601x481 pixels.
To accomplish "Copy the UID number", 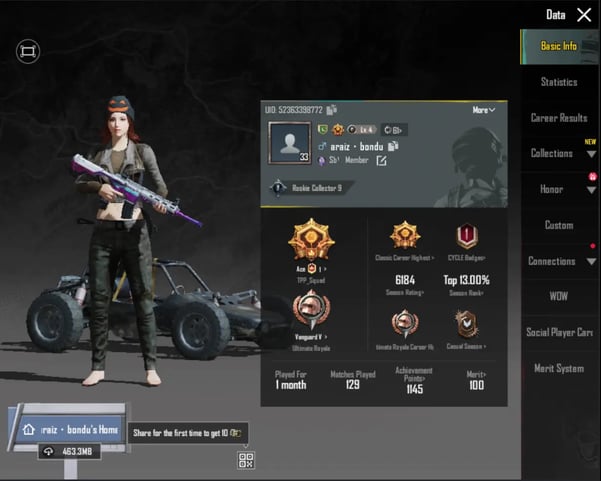I will click(x=332, y=110).
